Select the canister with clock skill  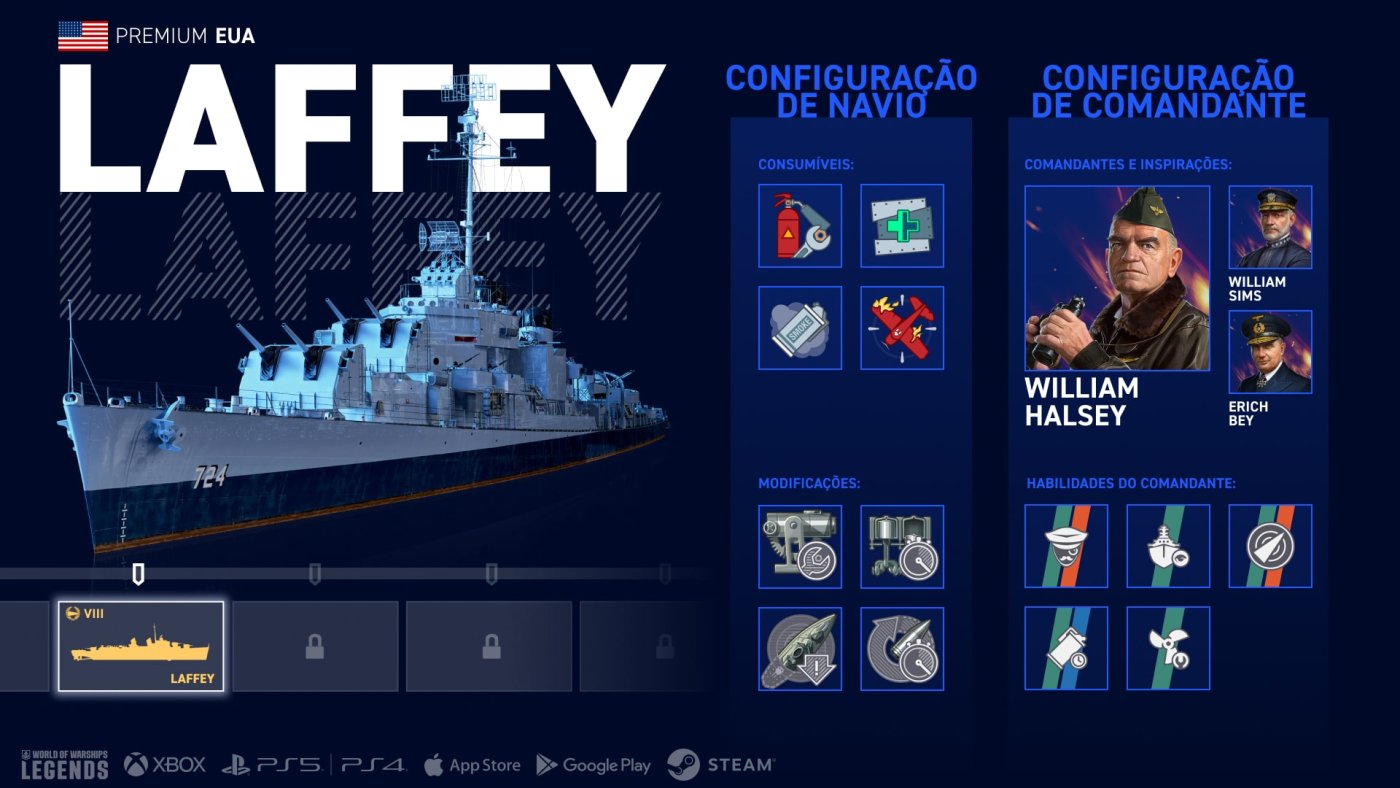click(x=1066, y=648)
